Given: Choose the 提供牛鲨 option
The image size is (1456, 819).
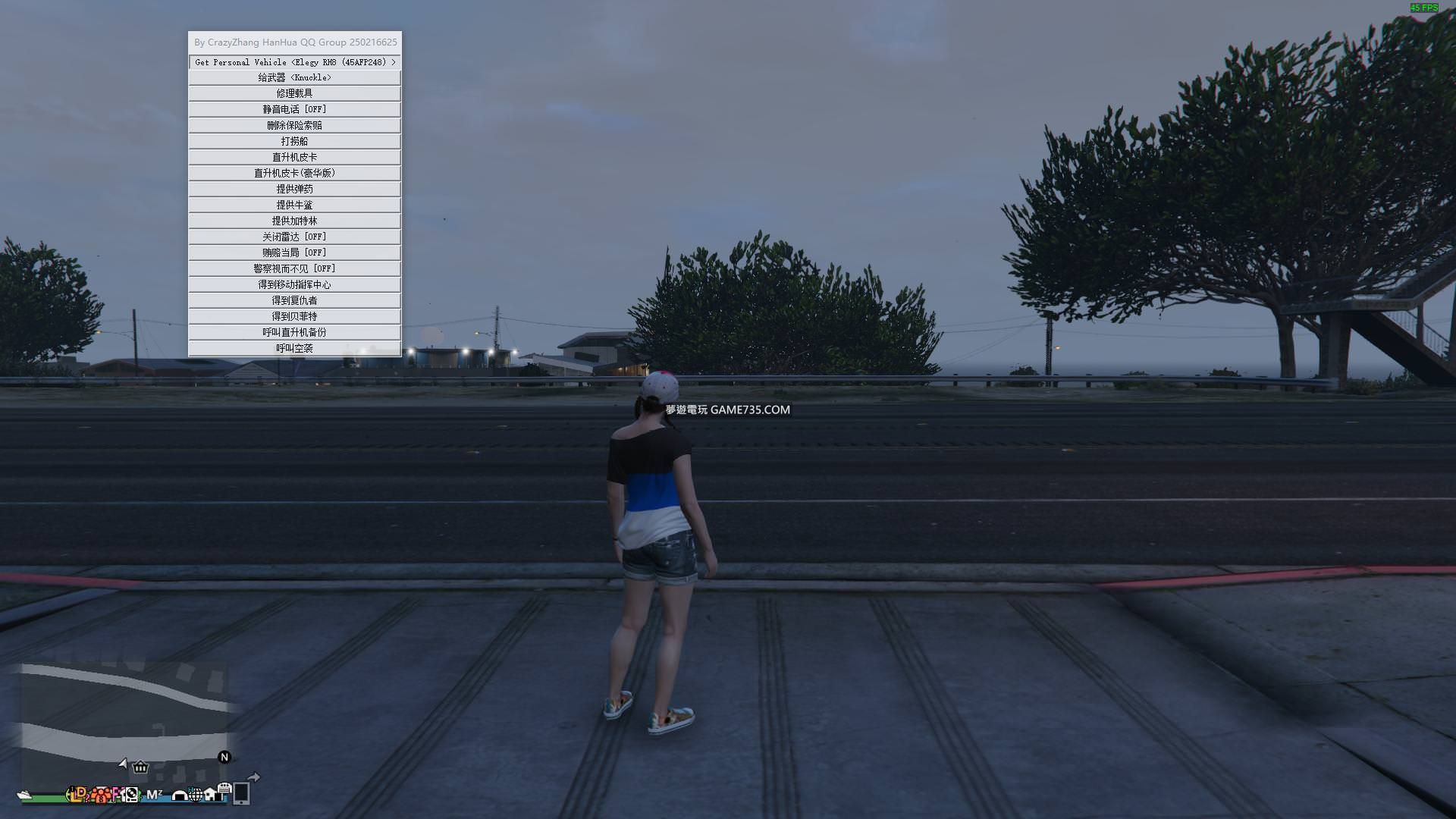Looking at the screenshot, I should [x=294, y=205].
